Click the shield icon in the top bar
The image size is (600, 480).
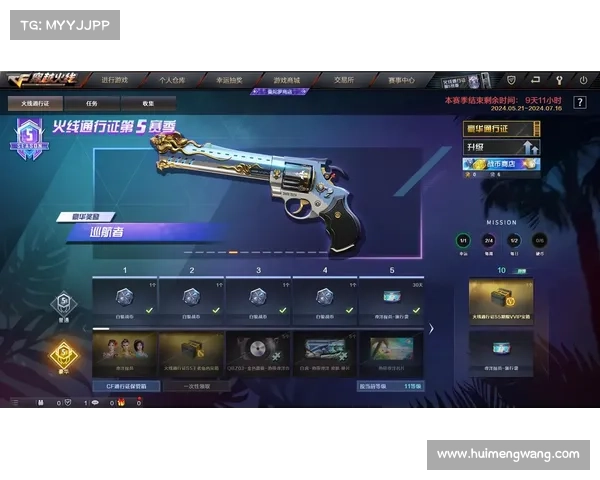pos(511,79)
